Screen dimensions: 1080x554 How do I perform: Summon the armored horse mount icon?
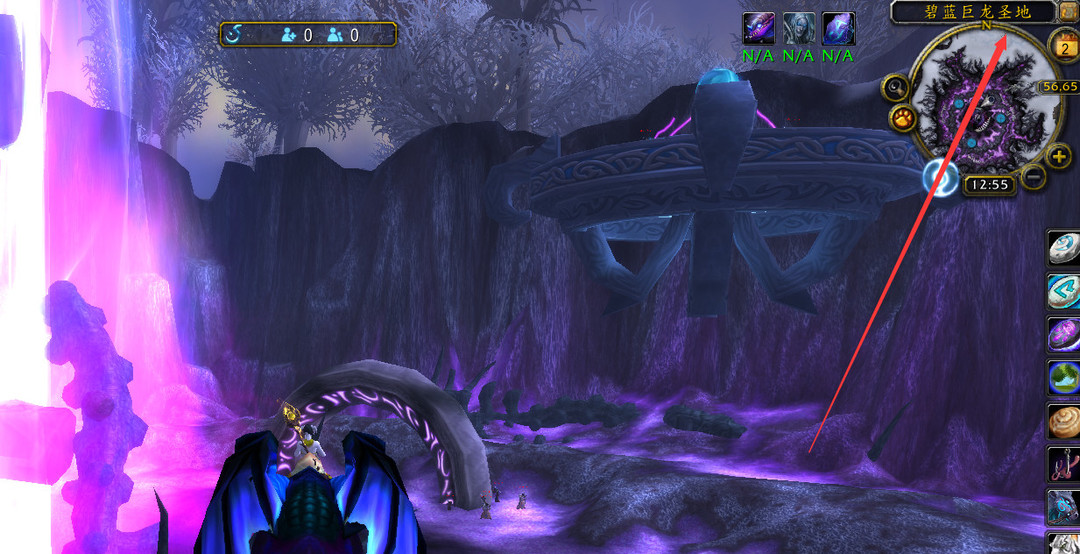pos(1064,507)
